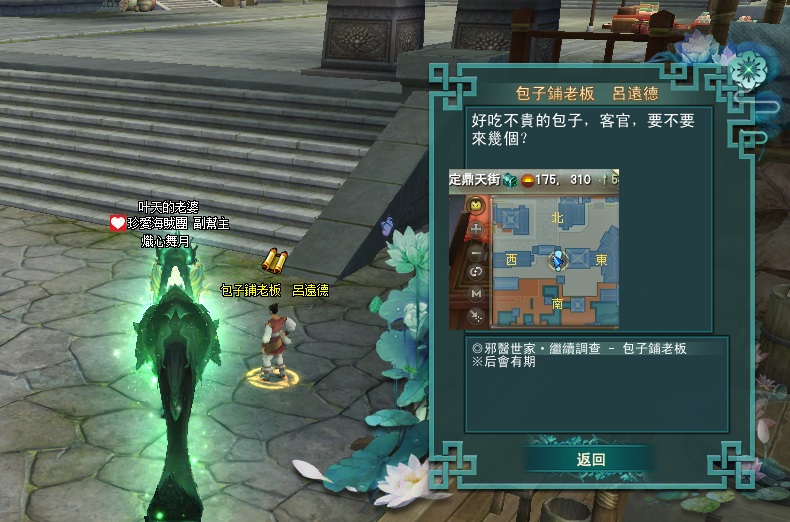Click the teal chest icon beside 定鼎天街
Viewport: 790px width, 522px height.
pos(510,179)
